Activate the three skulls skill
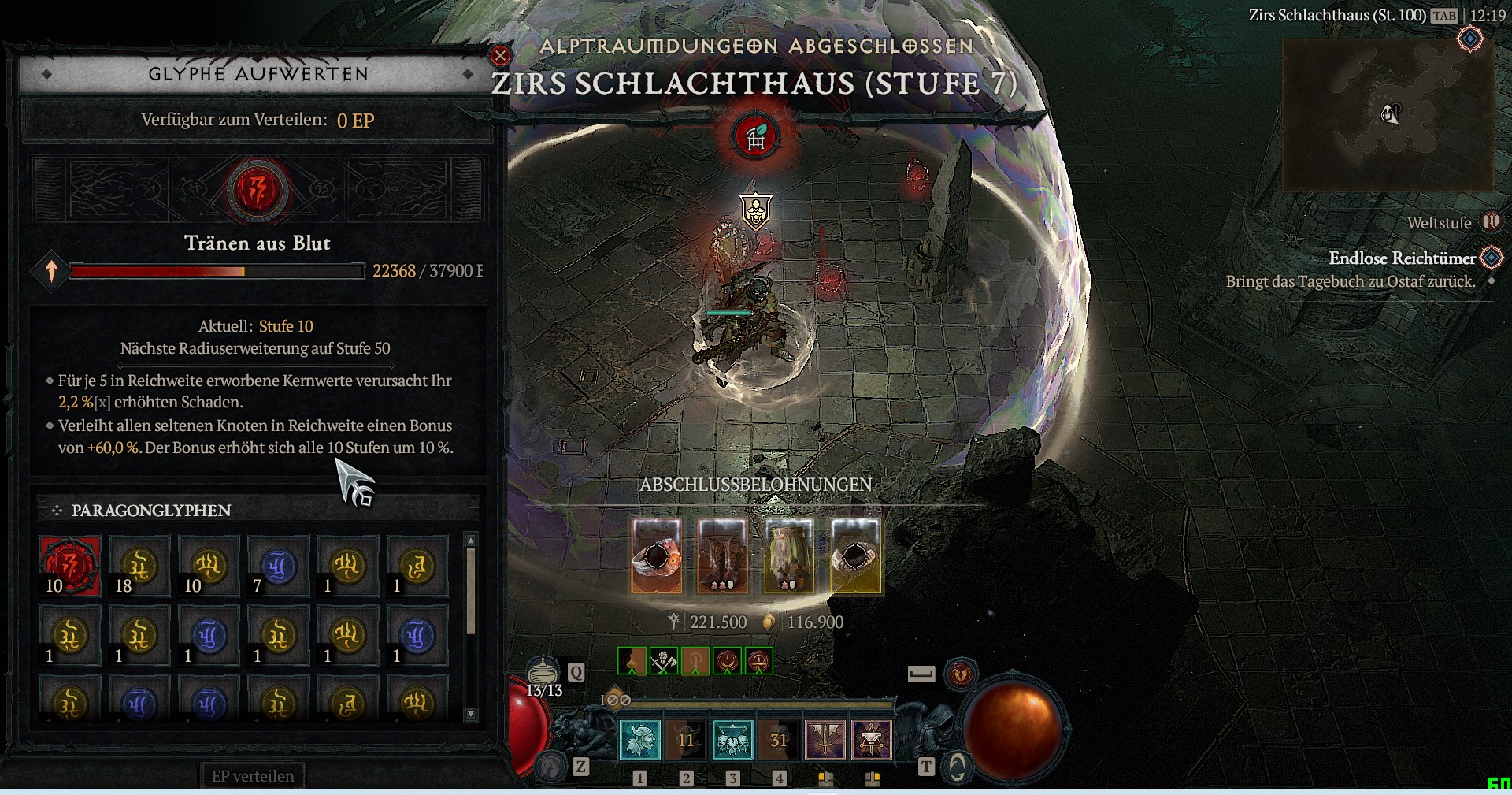Viewport: 1512px width, 795px height. (732, 740)
